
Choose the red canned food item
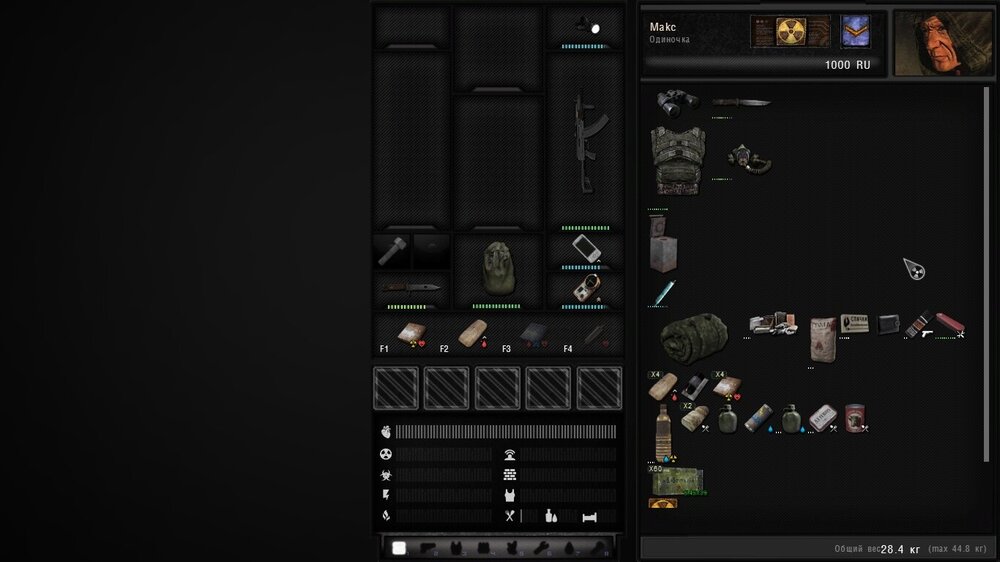click(854, 418)
